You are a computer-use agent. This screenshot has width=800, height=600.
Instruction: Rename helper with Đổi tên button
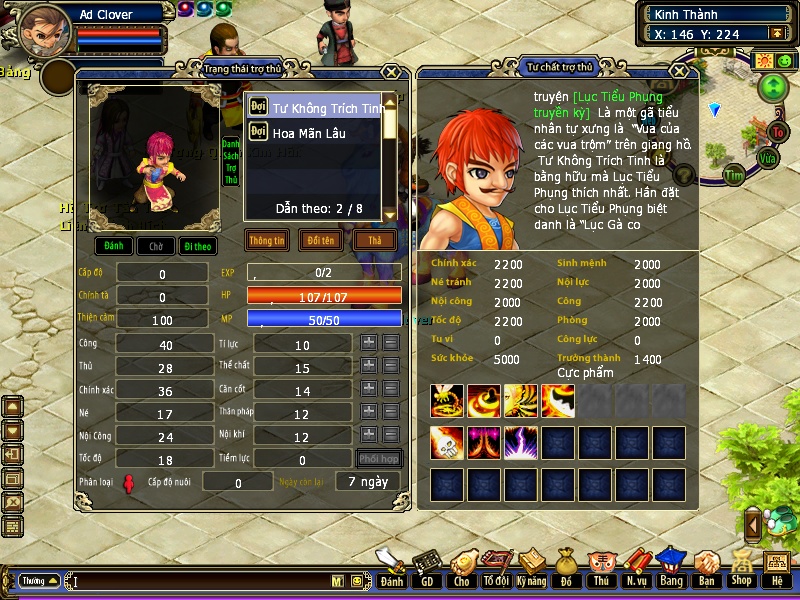pos(321,241)
